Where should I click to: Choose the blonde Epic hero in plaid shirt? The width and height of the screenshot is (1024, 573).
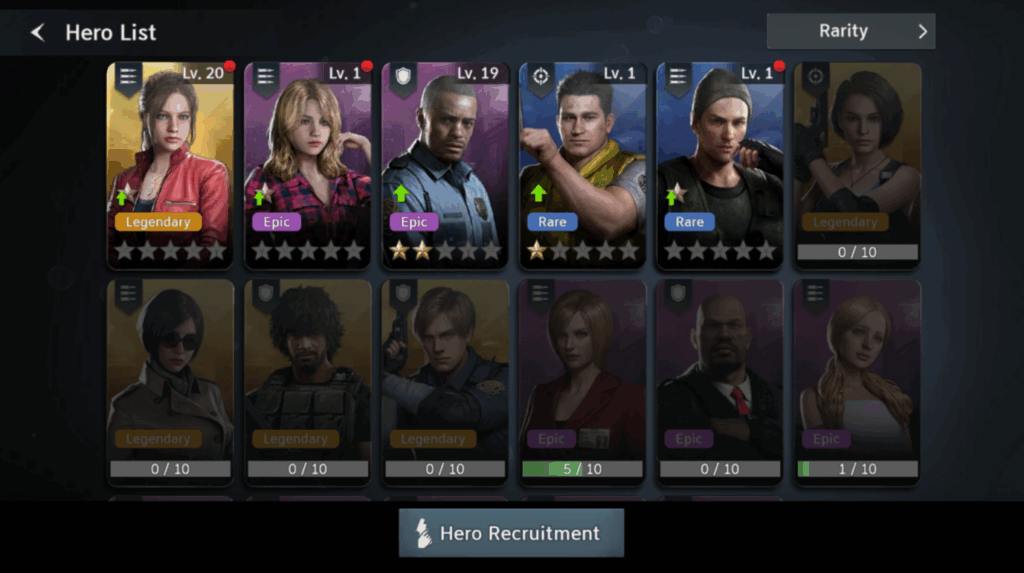(x=307, y=165)
